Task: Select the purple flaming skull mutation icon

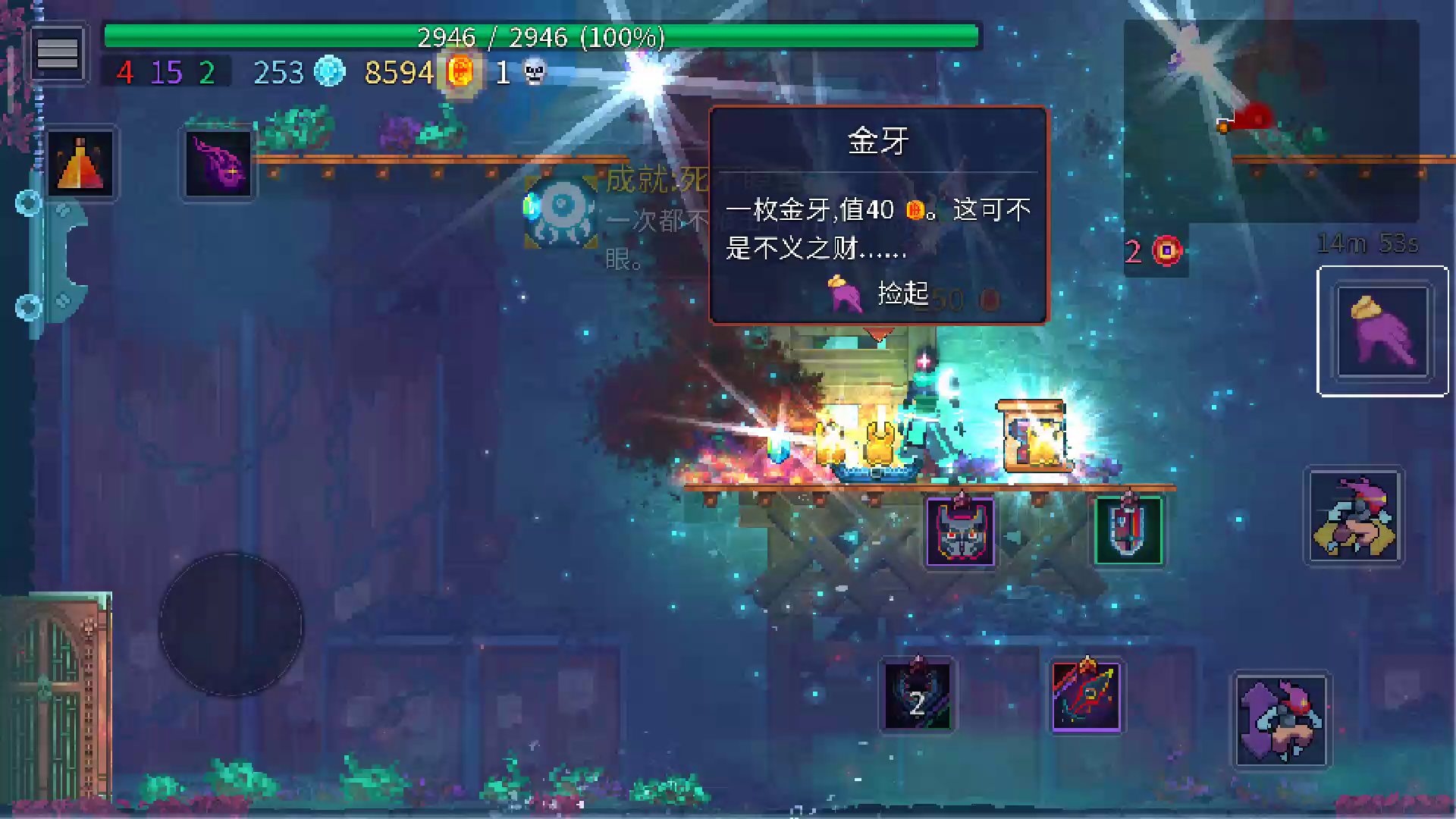Action: tap(218, 163)
